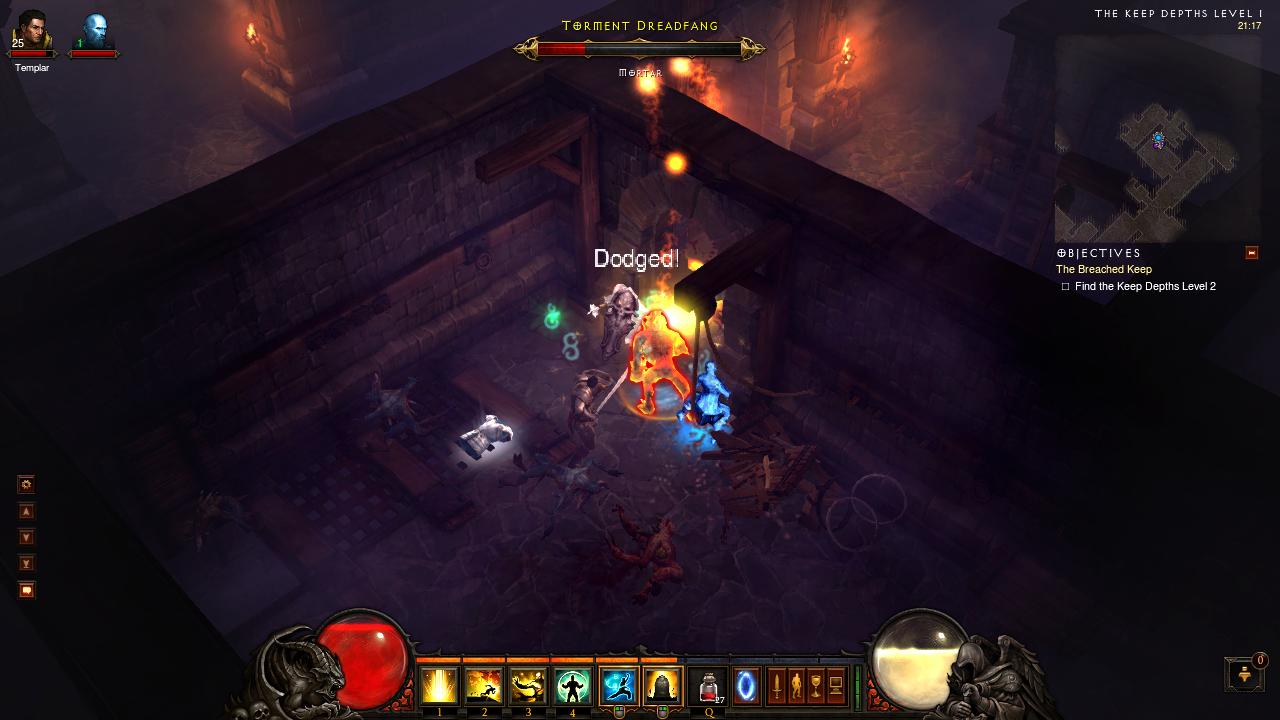Activate the golden bell skill
The height and width of the screenshot is (720, 1280).
[662, 685]
